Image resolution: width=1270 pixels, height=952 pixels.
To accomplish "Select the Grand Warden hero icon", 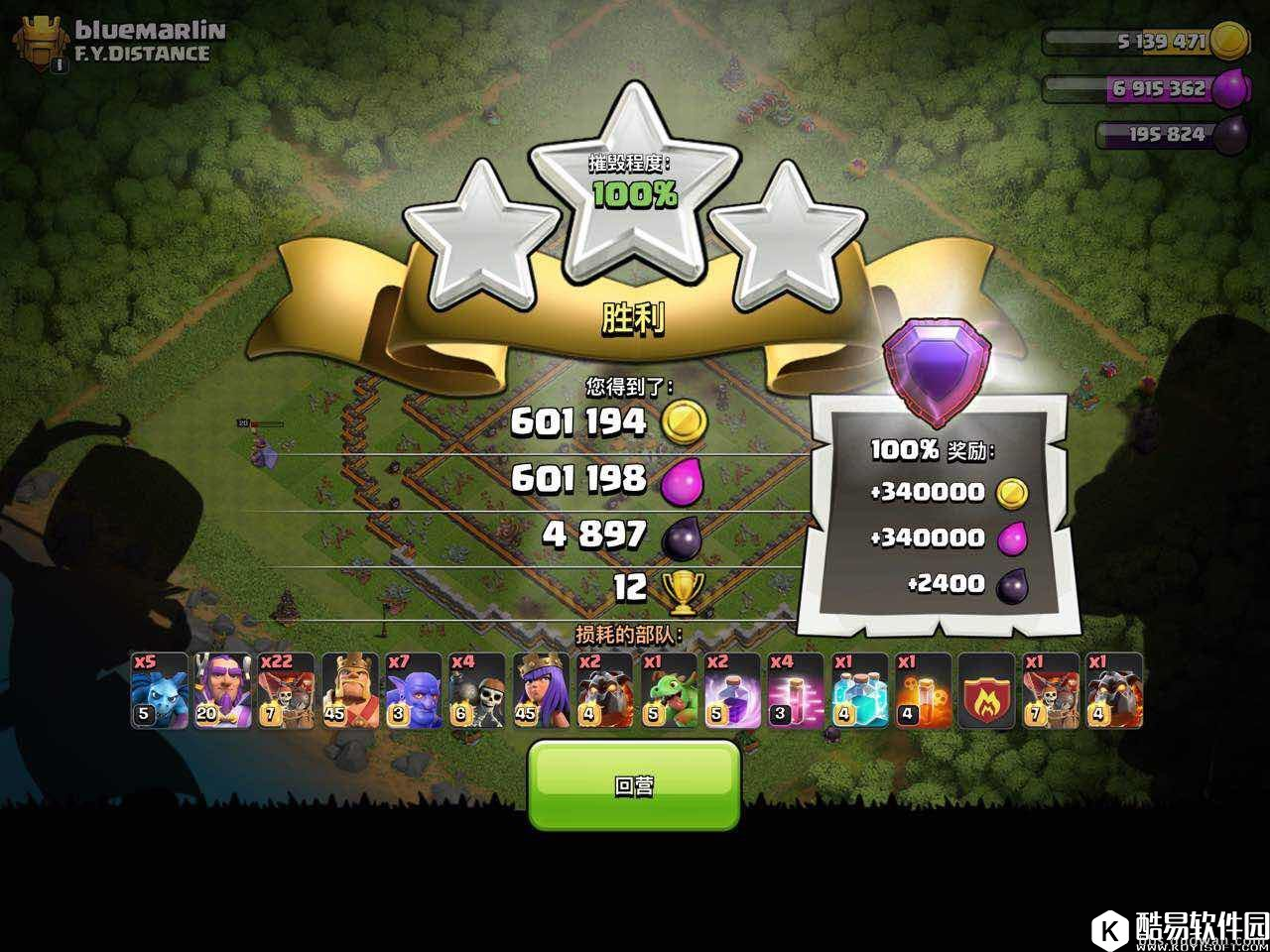I will coord(222,691).
